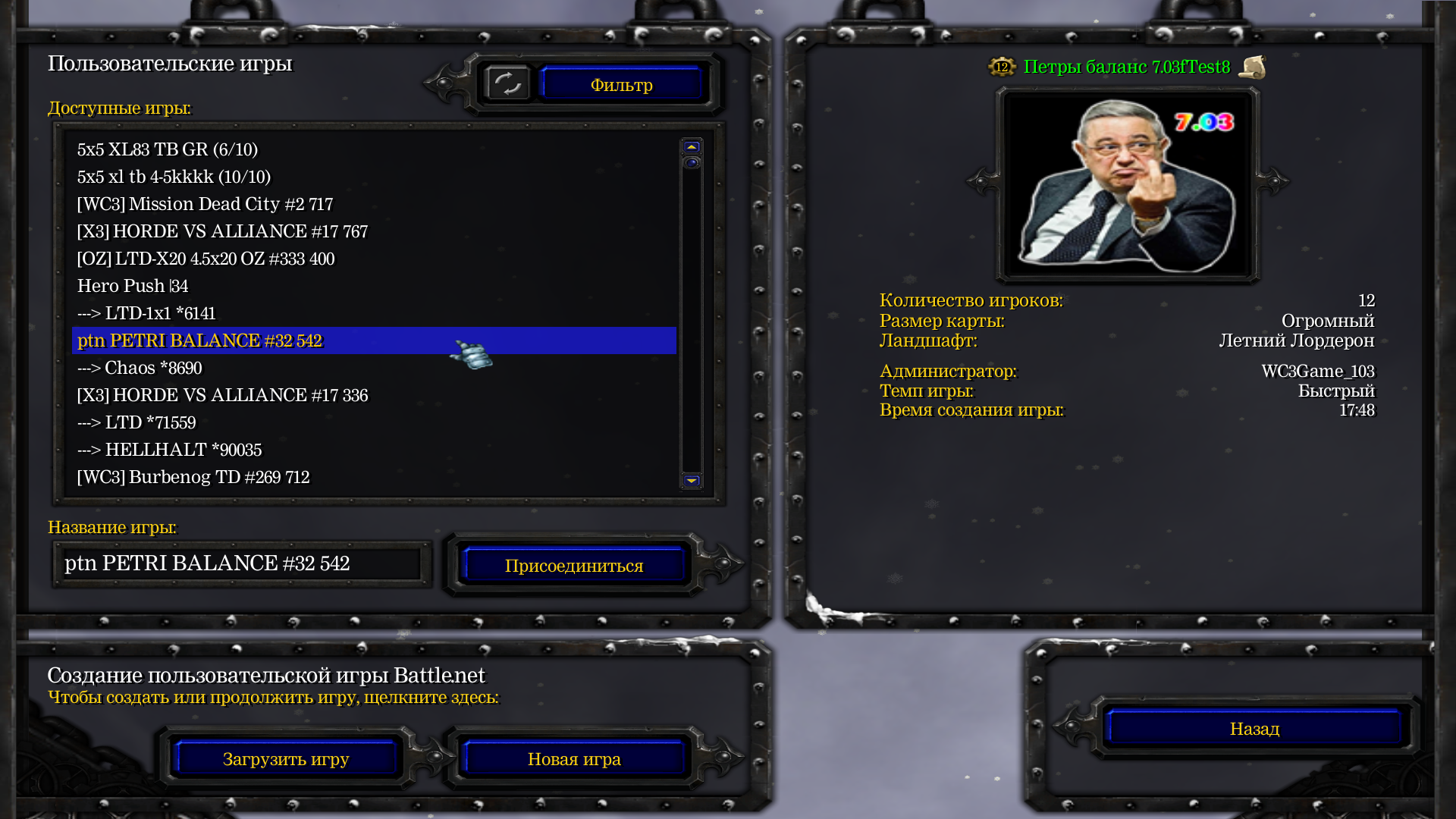Create a game with Новая игра
Image resolution: width=1456 pixels, height=819 pixels.
574,759
